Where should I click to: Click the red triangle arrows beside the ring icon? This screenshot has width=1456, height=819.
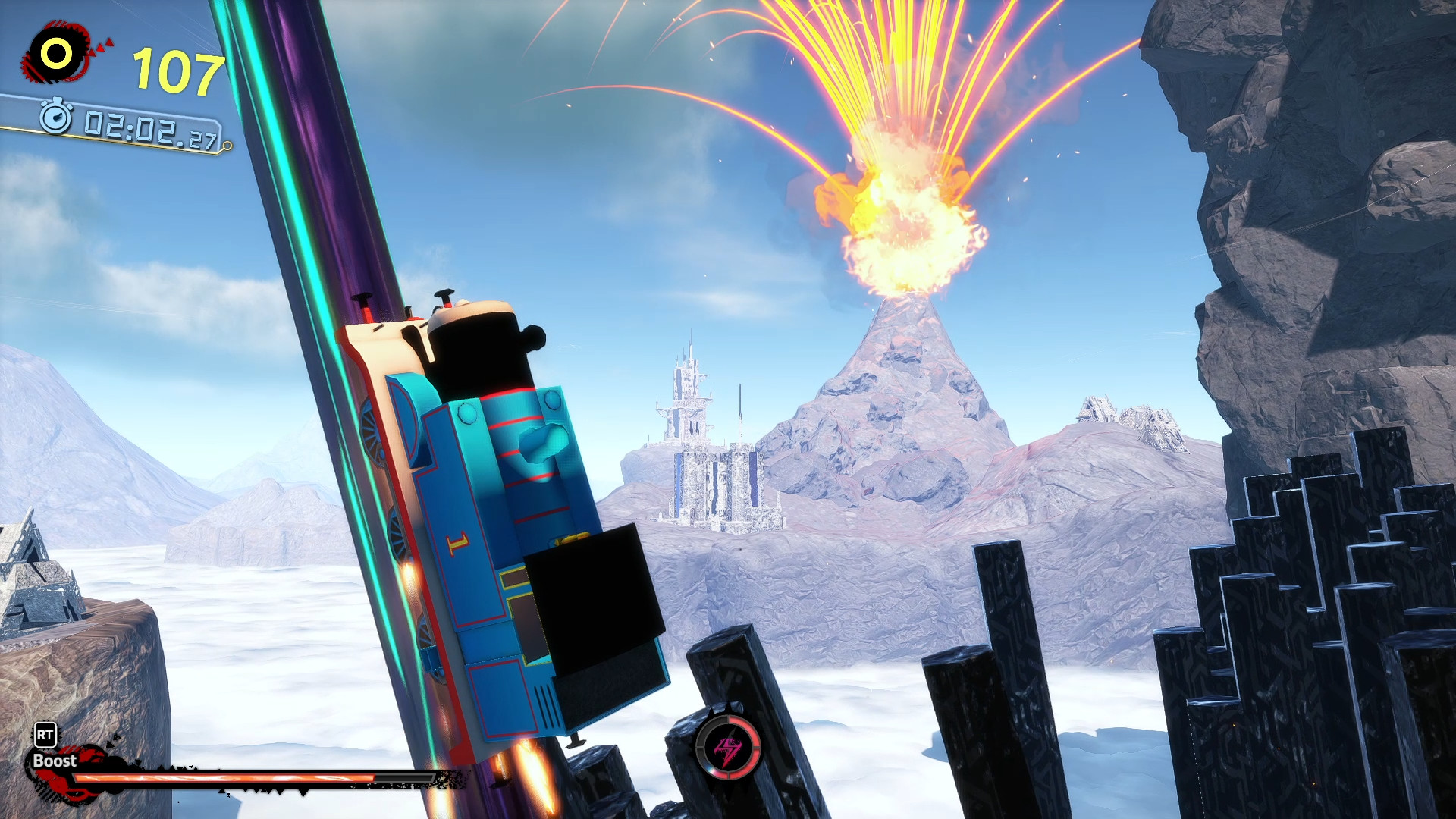pyautogui.click(x=99, y=45)
